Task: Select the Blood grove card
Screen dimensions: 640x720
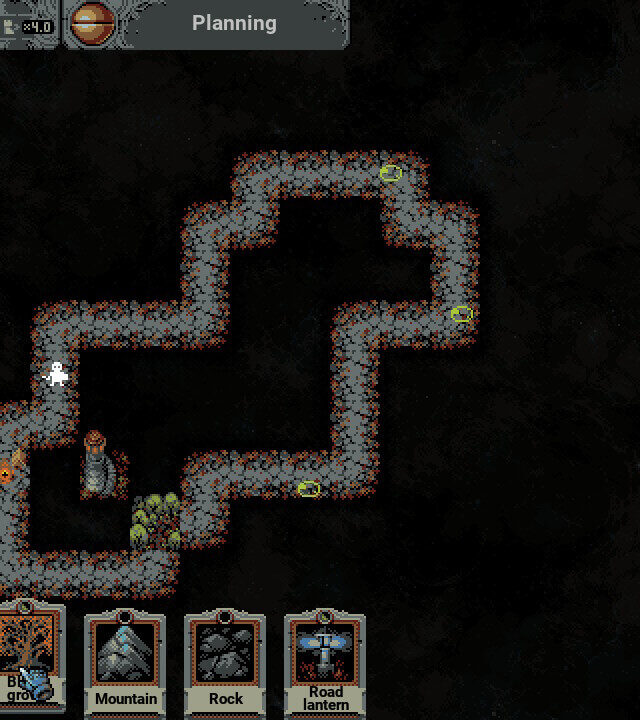Action: [x=30, y=662]
